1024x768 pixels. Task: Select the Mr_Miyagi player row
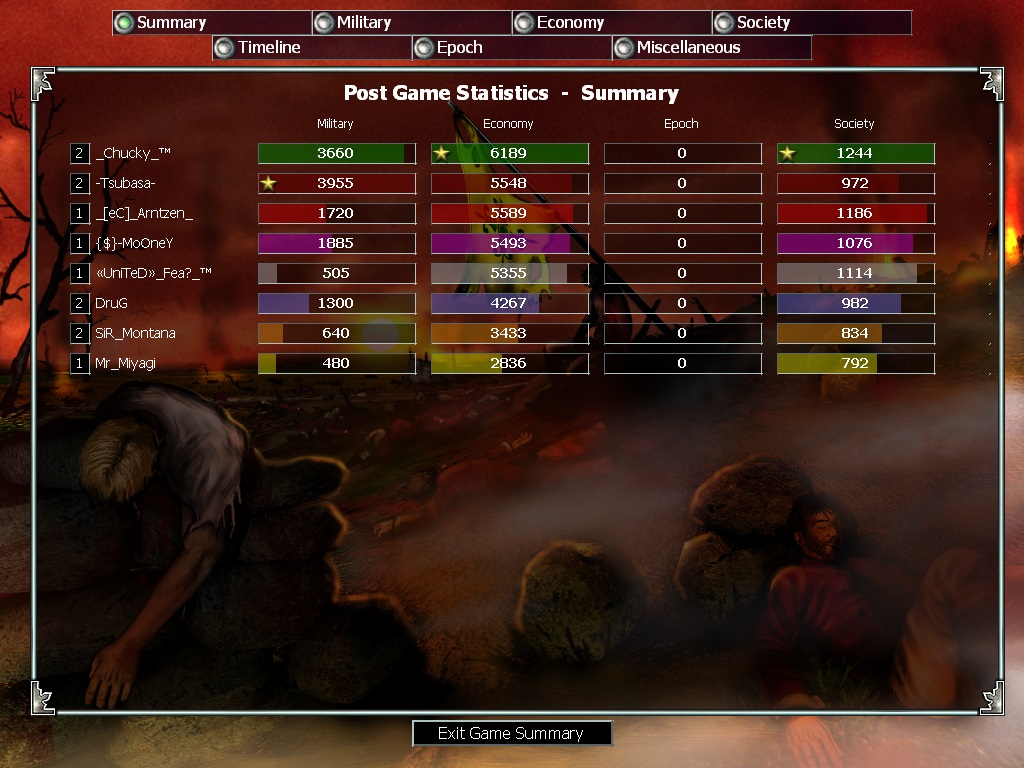click(125, 363)
